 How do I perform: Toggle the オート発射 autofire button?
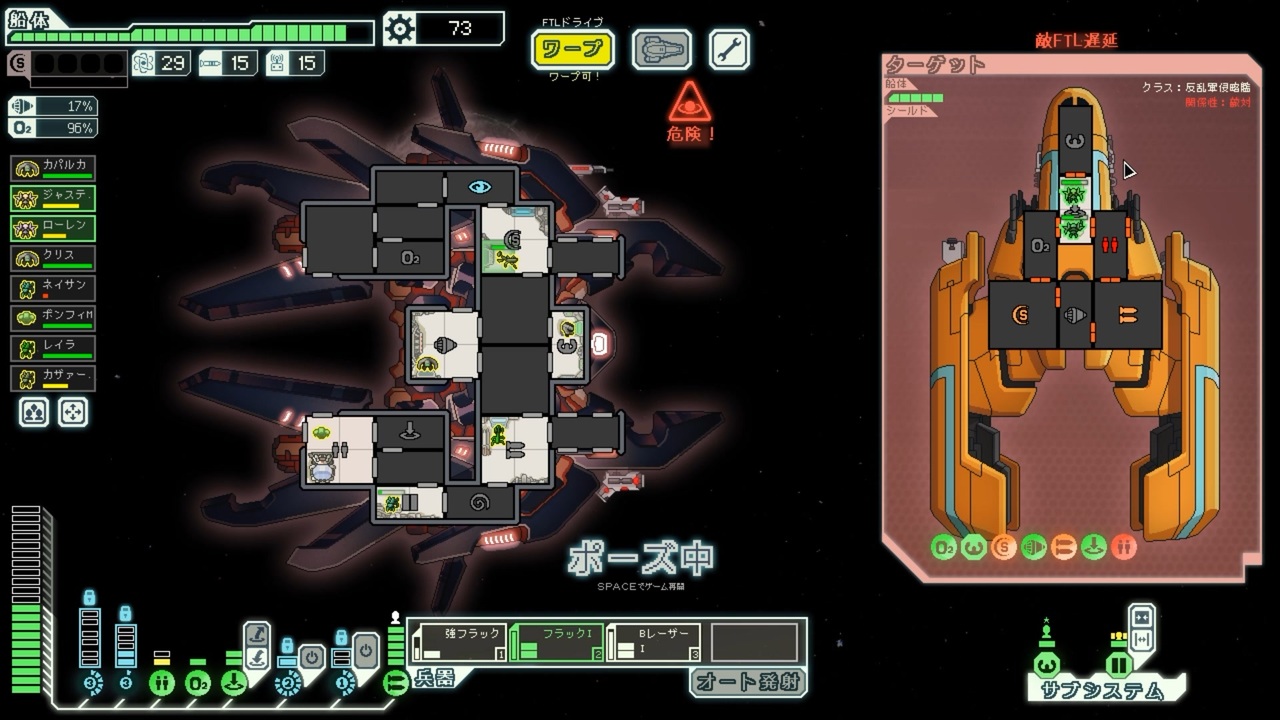coord(746,682)
